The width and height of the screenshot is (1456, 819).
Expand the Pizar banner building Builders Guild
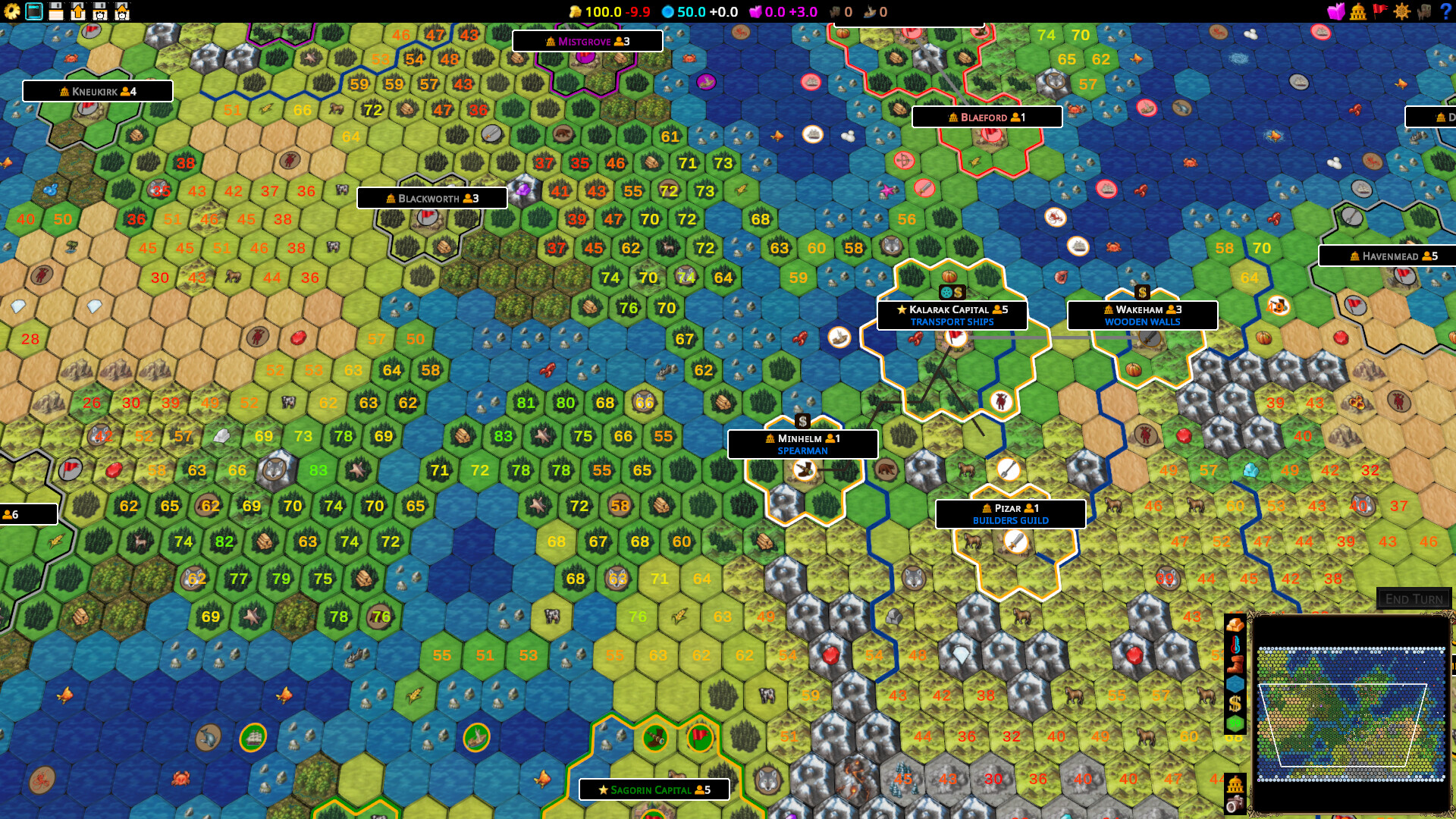(x=1012, y=513)
